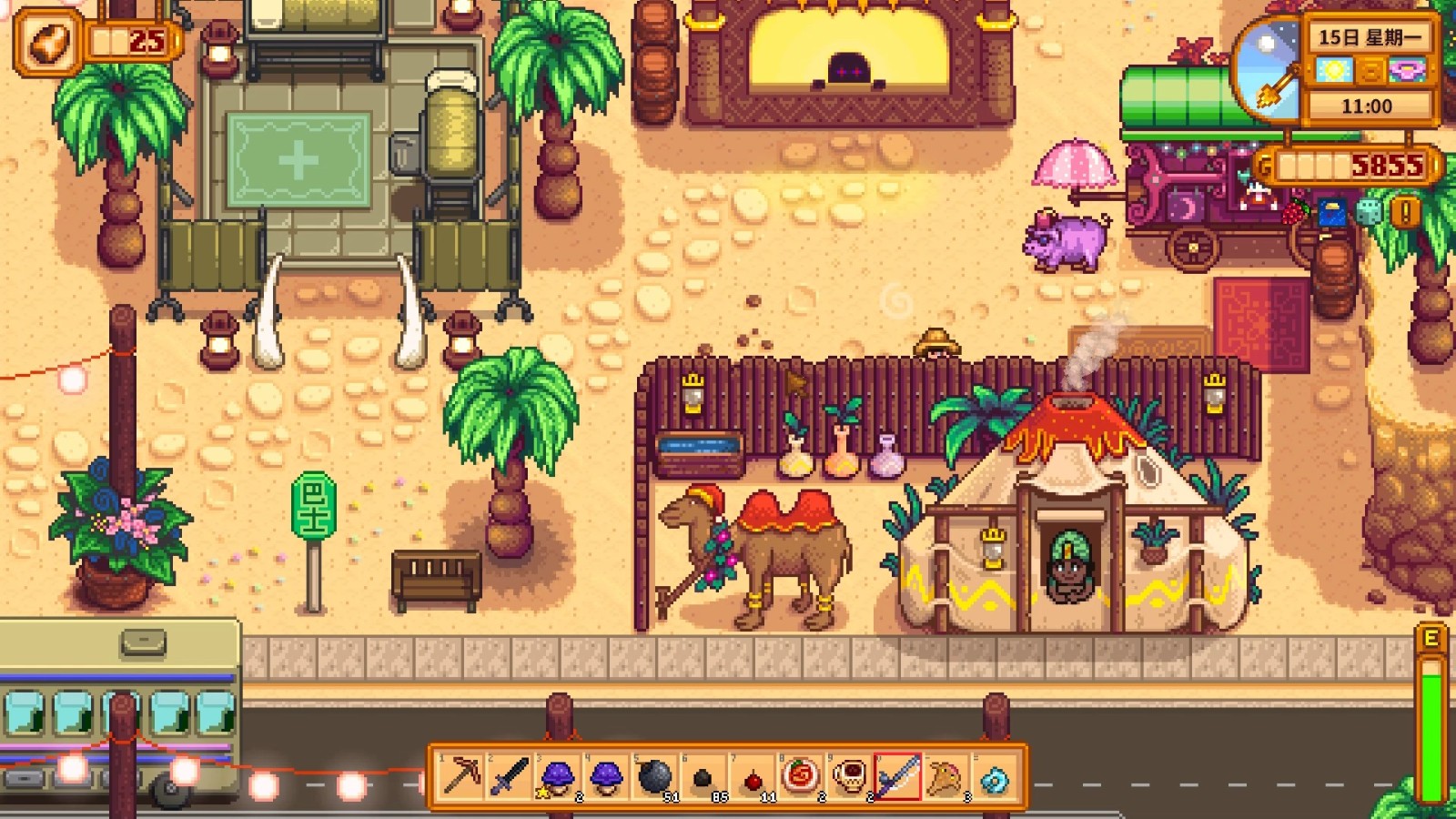The width and height of the screenshot is (1456, 819).
Task: Equip the dark sword in slot two
Action: pyautogui.click(x=509, y=777)
